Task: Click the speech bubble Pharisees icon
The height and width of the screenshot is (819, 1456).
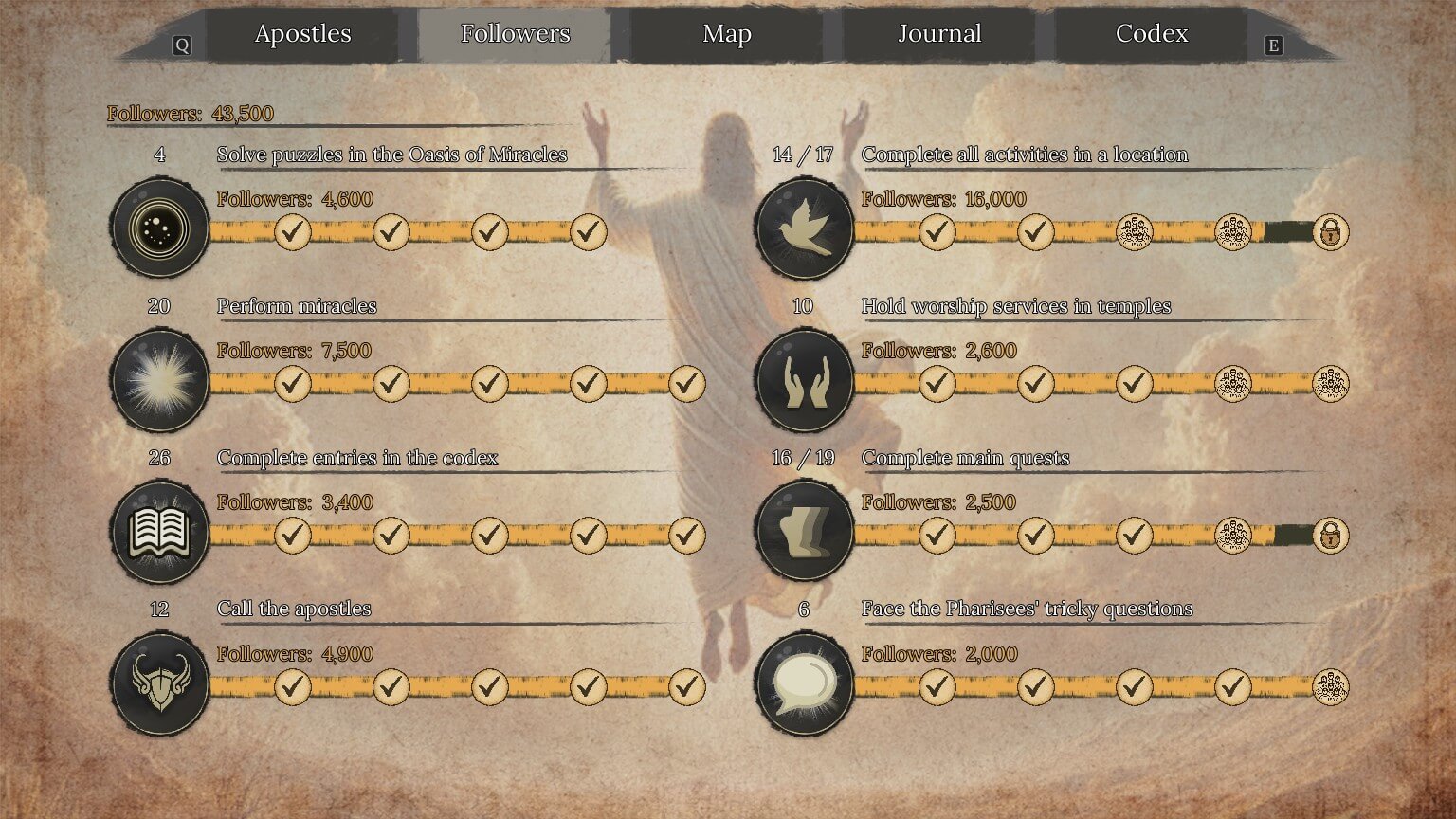Action: coord(804,683)
